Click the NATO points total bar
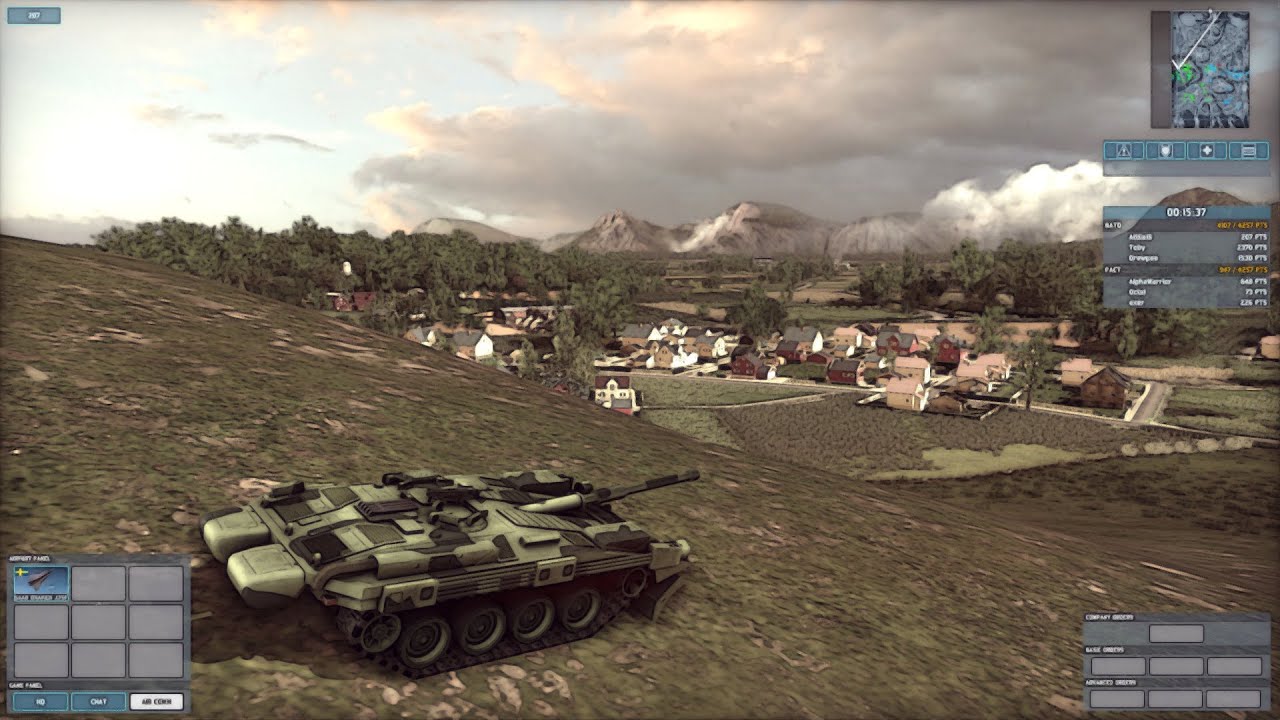The image size is (1280, 720). point(1240,224)
